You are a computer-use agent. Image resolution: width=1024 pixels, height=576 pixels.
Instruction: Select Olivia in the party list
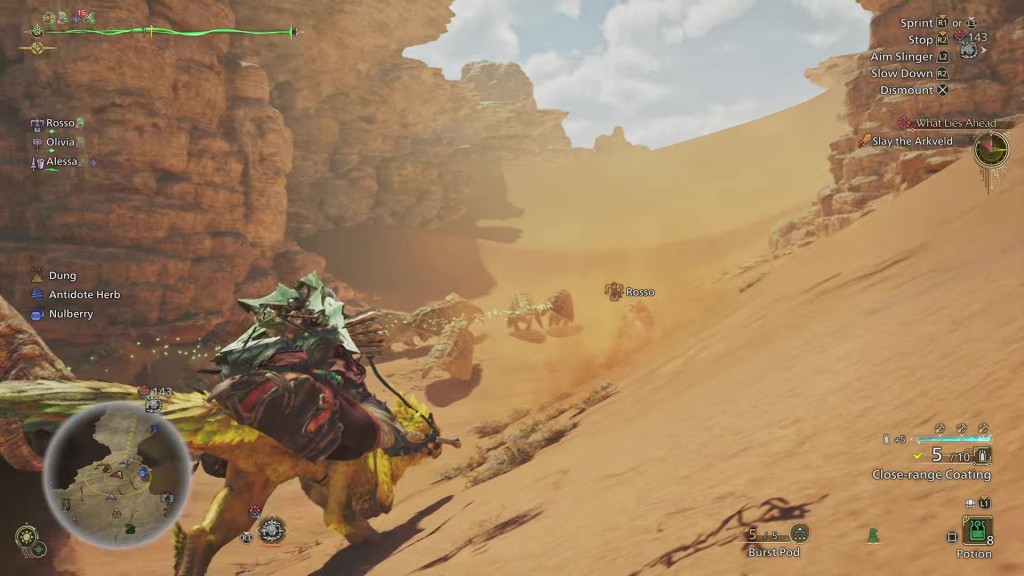60,143
